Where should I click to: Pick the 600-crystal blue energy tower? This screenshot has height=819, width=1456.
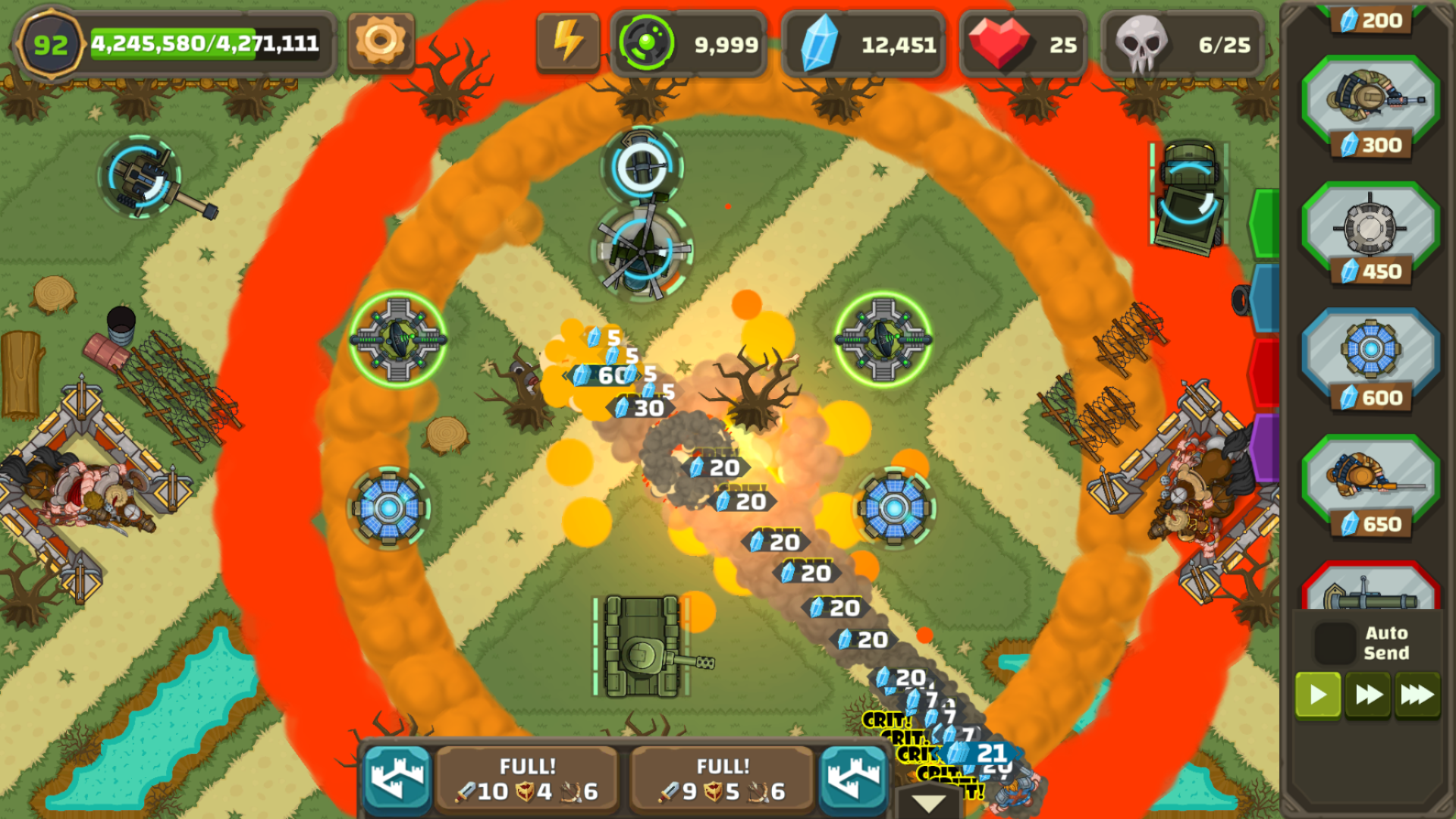(x=1370, y=355)
